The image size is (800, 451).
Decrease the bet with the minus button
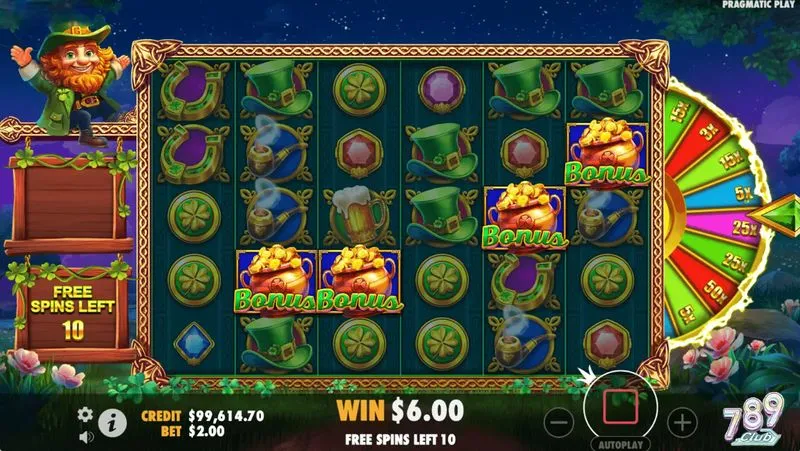tap(560, 421)
